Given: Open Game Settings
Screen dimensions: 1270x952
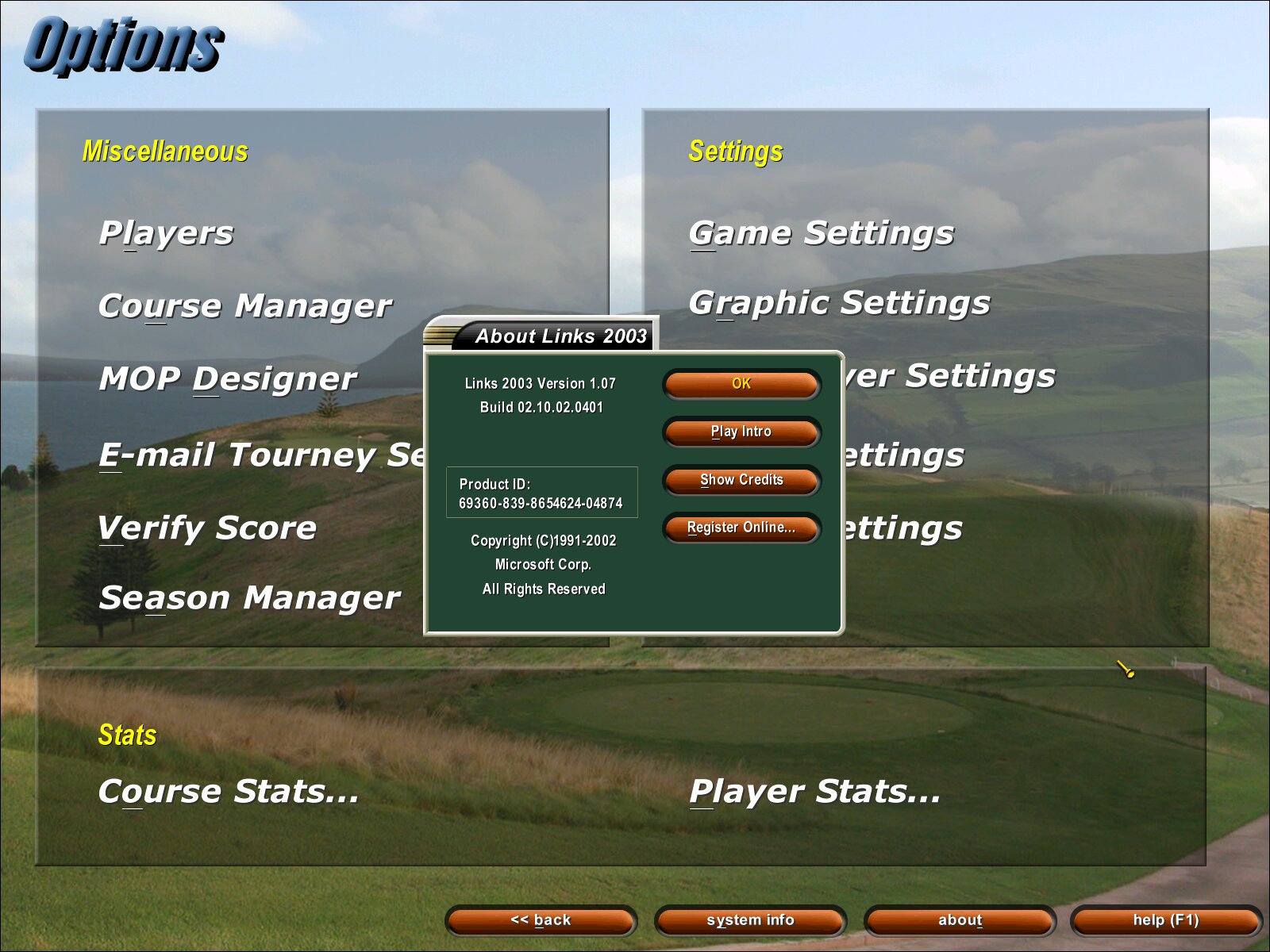Looking at the screenshot, I should [x=821, y=233].
